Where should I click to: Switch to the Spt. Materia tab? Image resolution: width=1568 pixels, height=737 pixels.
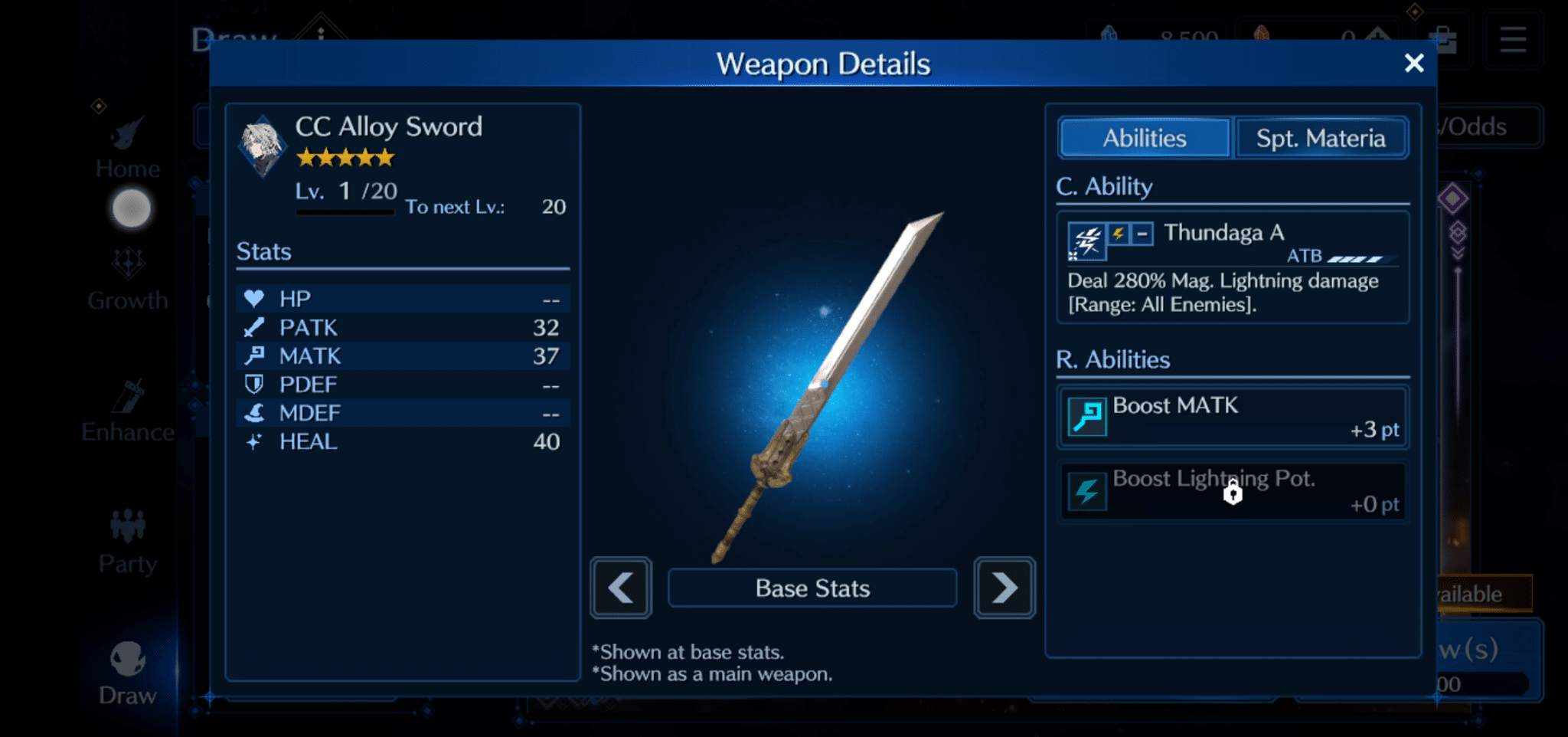tap(1321, 138)
